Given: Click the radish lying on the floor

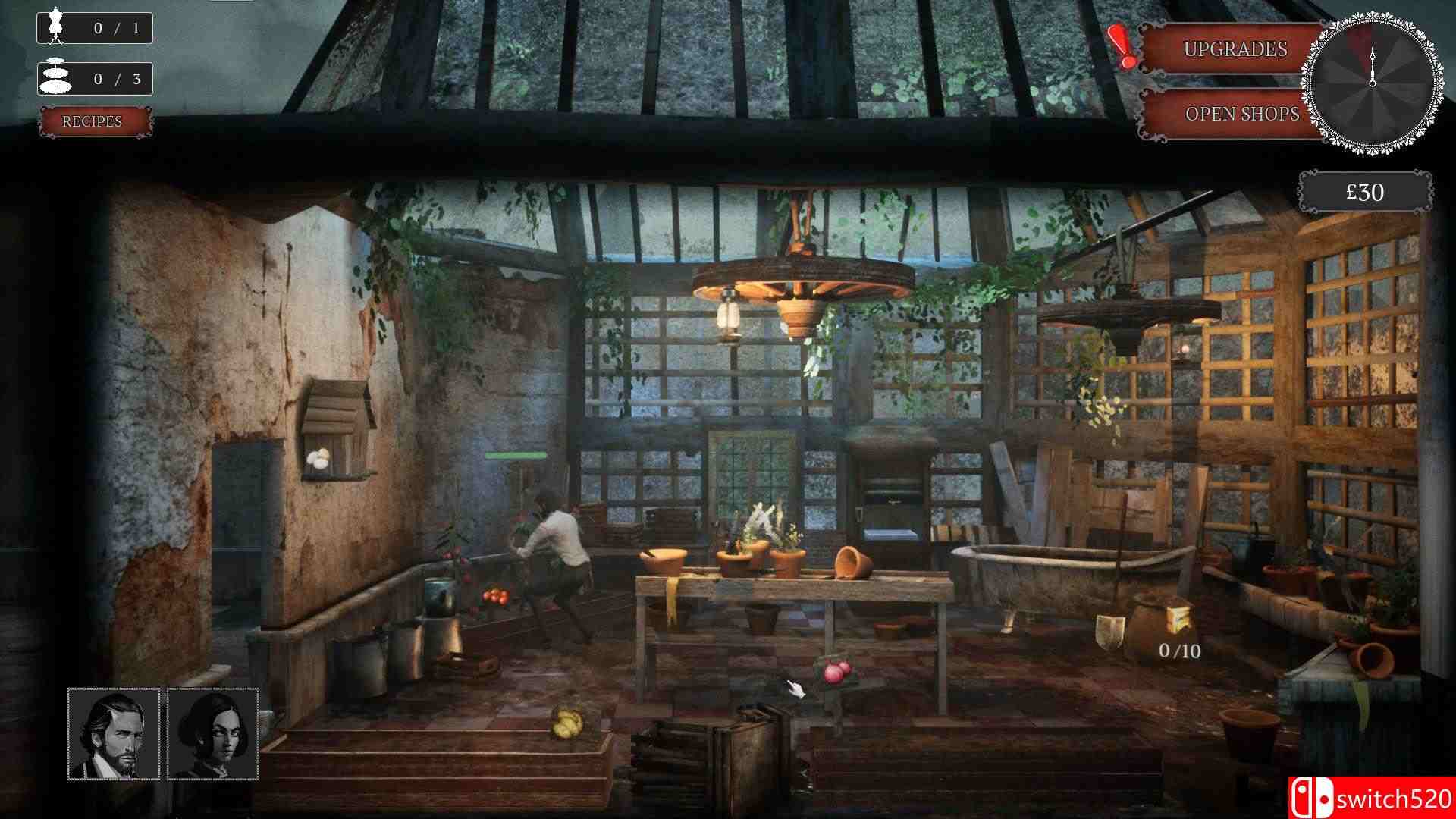Looking at the screenshot, I should coord(833,673).
